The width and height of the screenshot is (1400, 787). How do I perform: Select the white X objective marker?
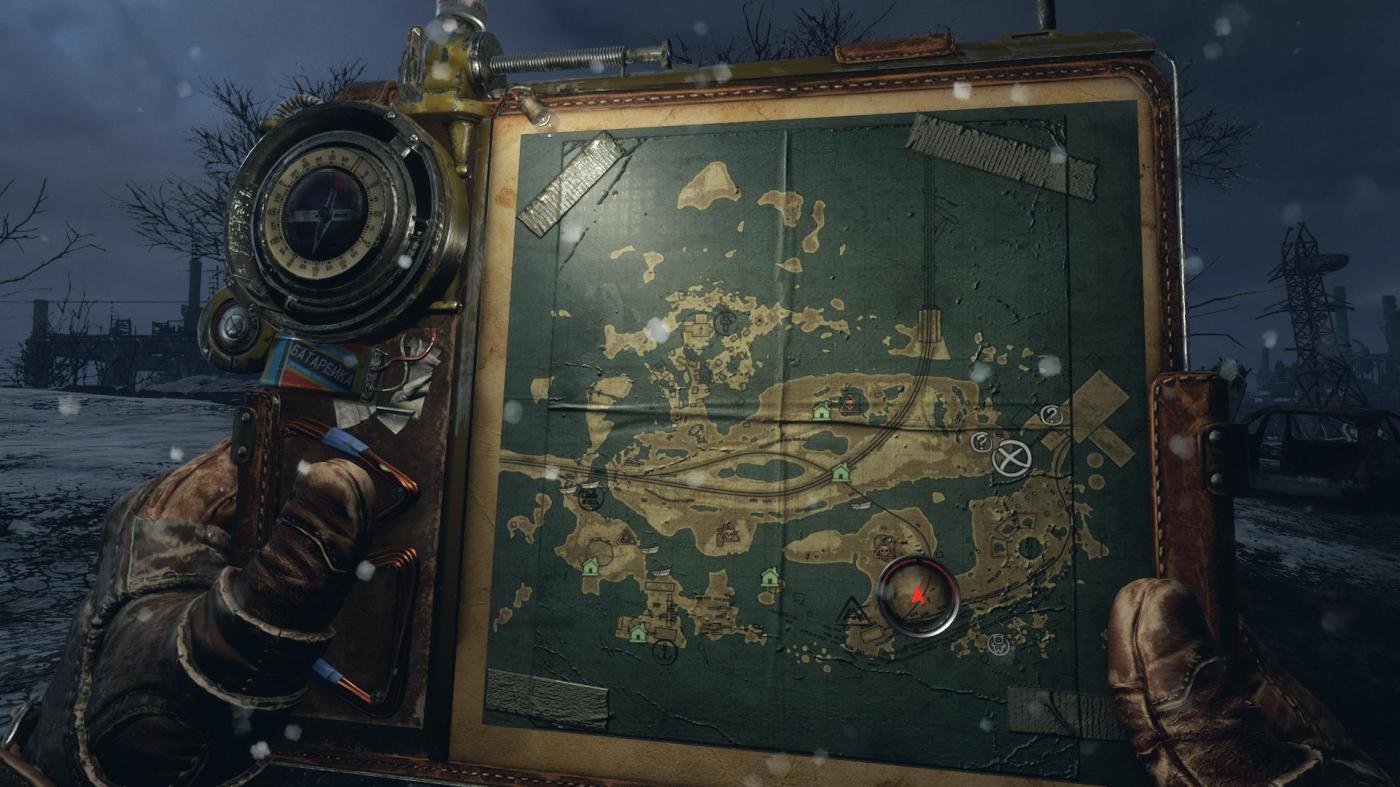[x=1011, y=460]
